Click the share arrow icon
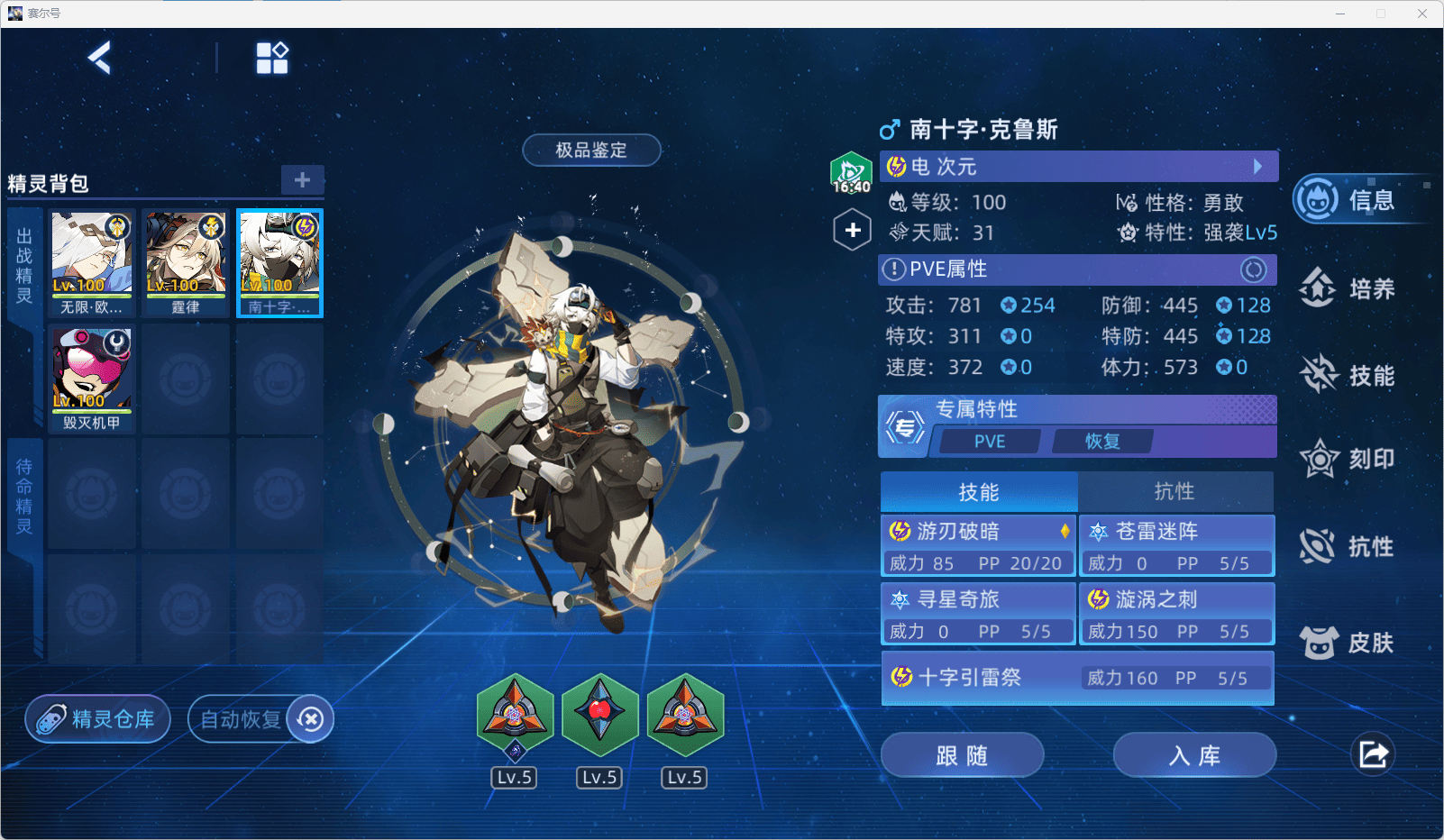1444x840 pixels. point(1373,754)
